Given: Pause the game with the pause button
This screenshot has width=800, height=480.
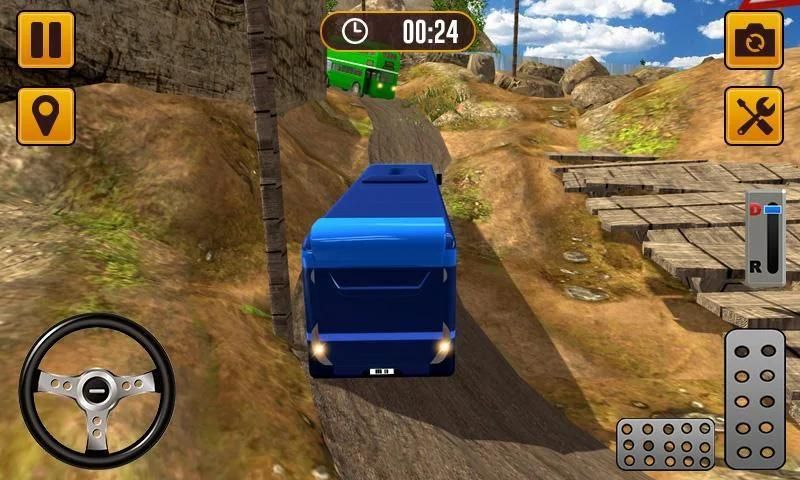Looking at the screenshot, I should (46, 39).
